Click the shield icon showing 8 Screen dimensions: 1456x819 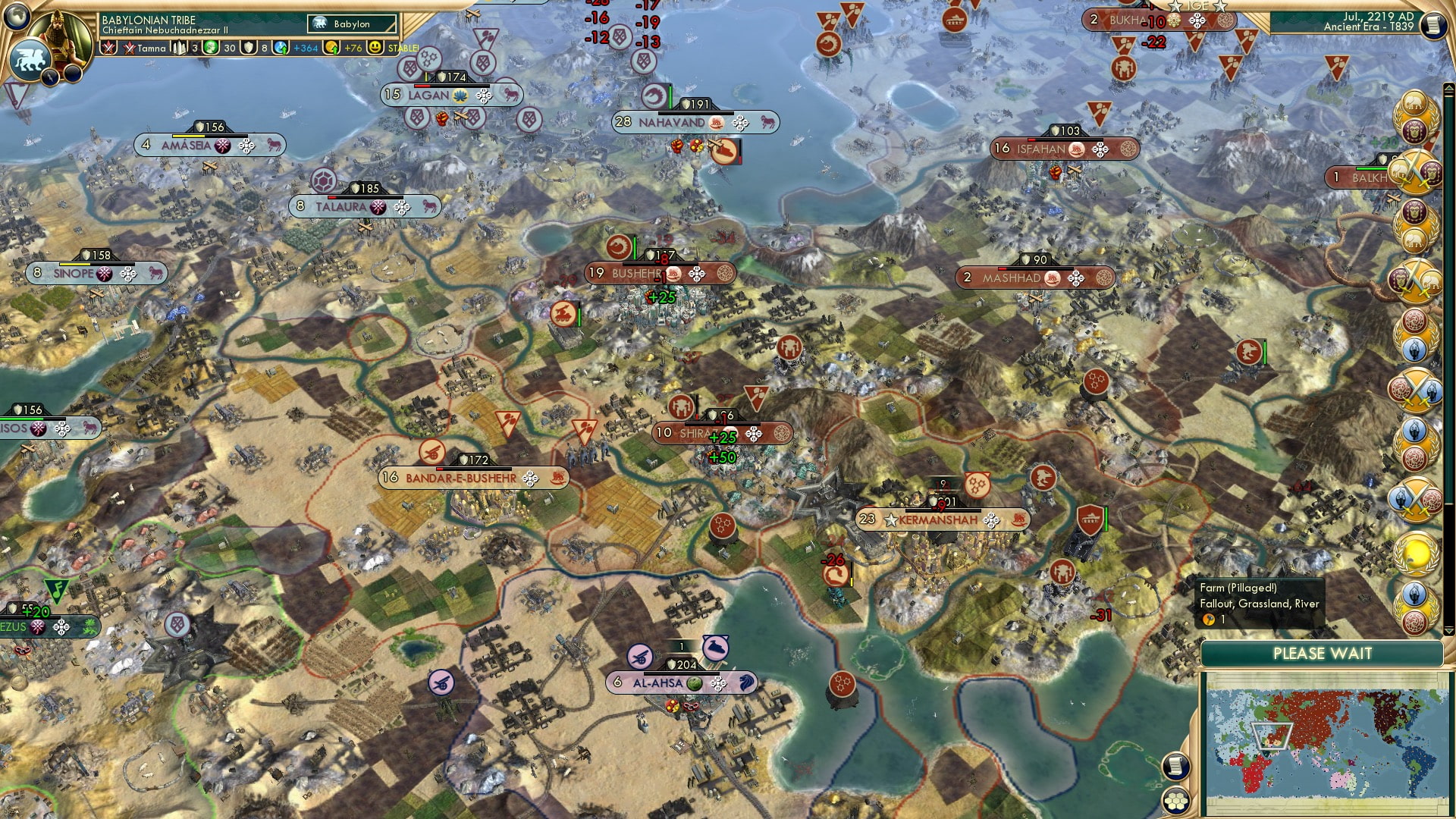[x=248, y=47]
